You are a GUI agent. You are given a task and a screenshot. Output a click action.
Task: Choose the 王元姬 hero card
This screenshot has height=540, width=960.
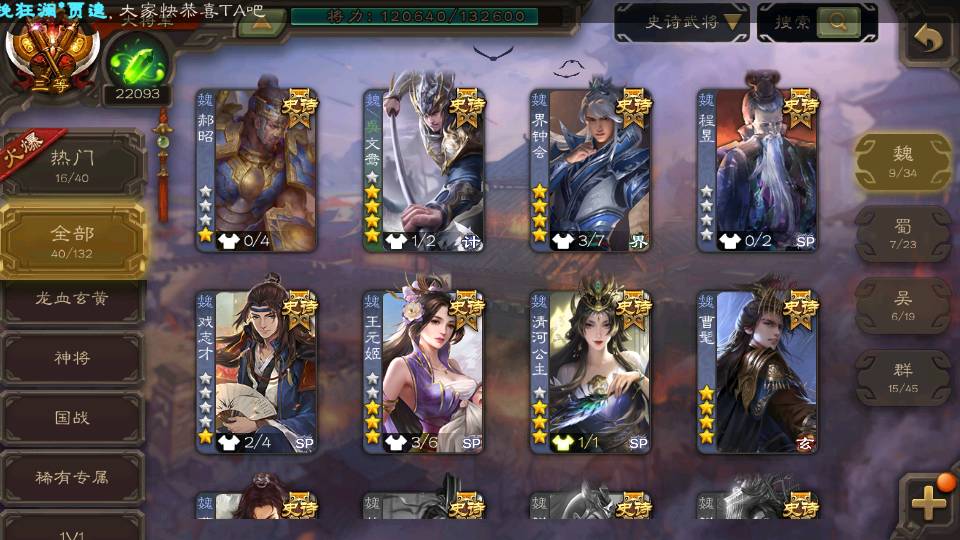pos(423,370)
